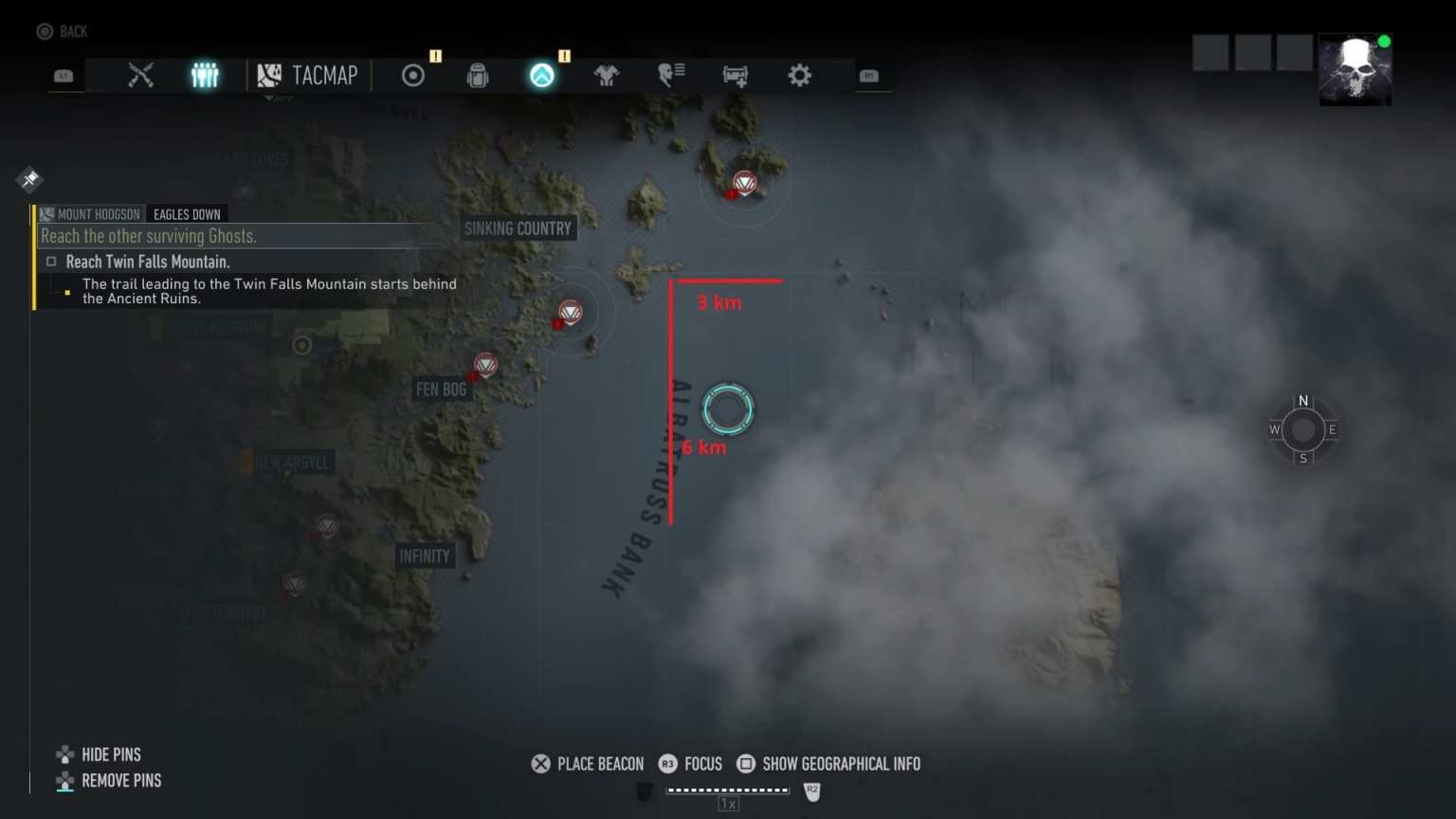The image size is (1456, 819).
Task: Open the Objectives target icon
Action: (412, 75)
